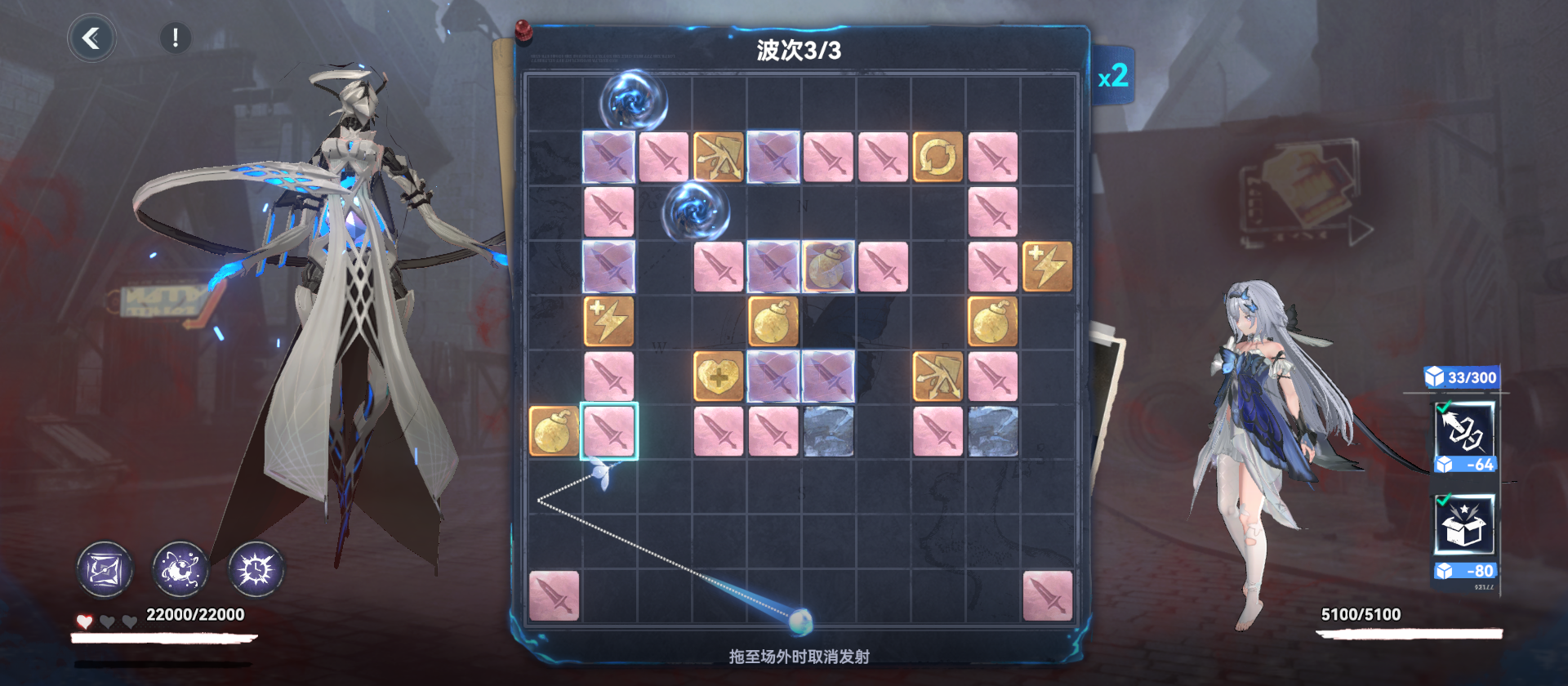Screen dimensions: 1568x686
Task: Click the highlighted sword tile with cyan border
Action: (x=608, y=431)
